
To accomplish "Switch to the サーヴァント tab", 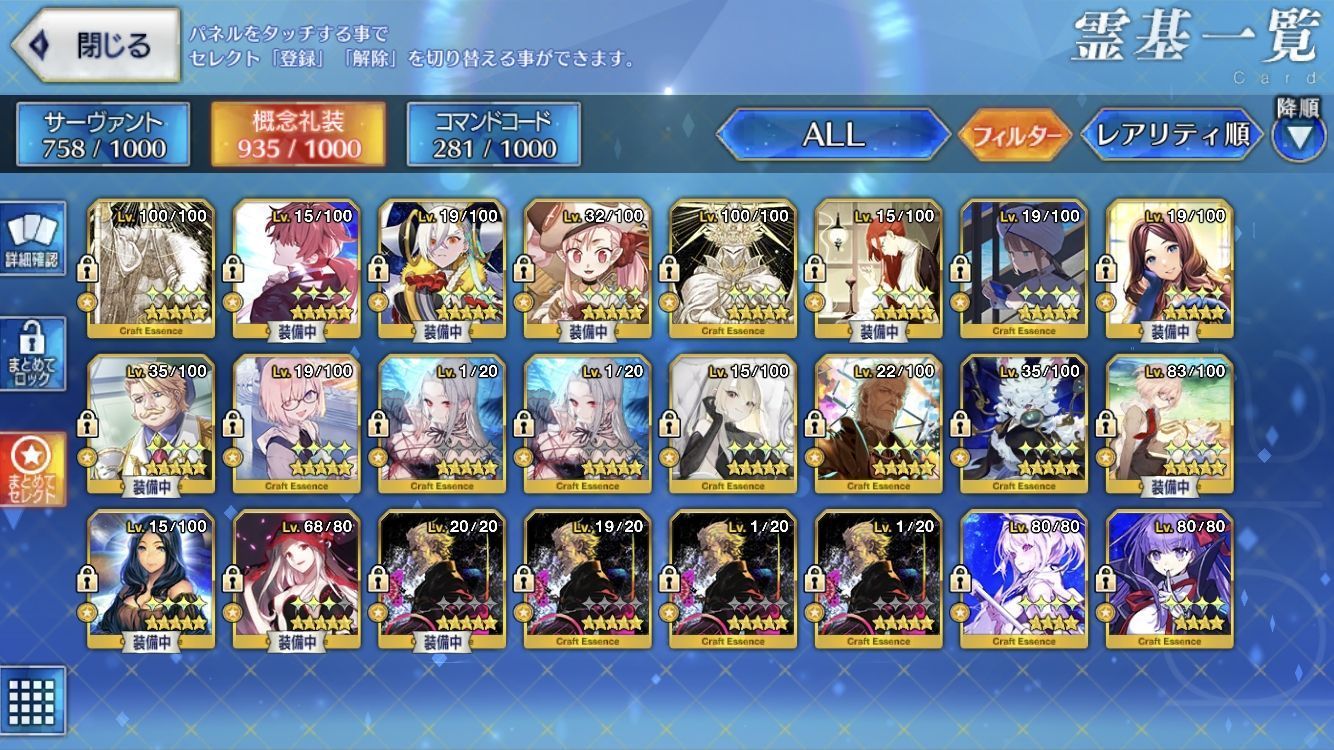I will coord(103,135).
